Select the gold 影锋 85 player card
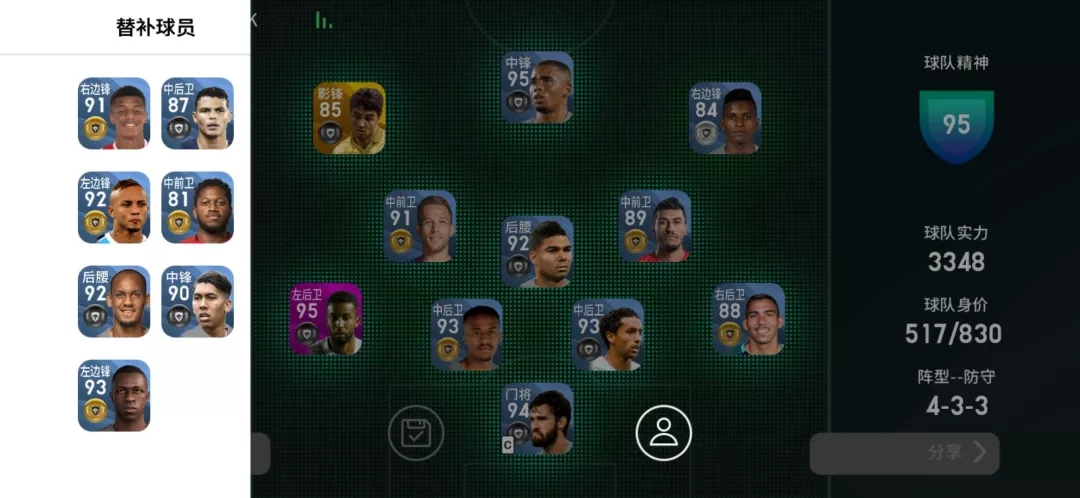The width and height of the screenshot is (1080, 498). 349,118
